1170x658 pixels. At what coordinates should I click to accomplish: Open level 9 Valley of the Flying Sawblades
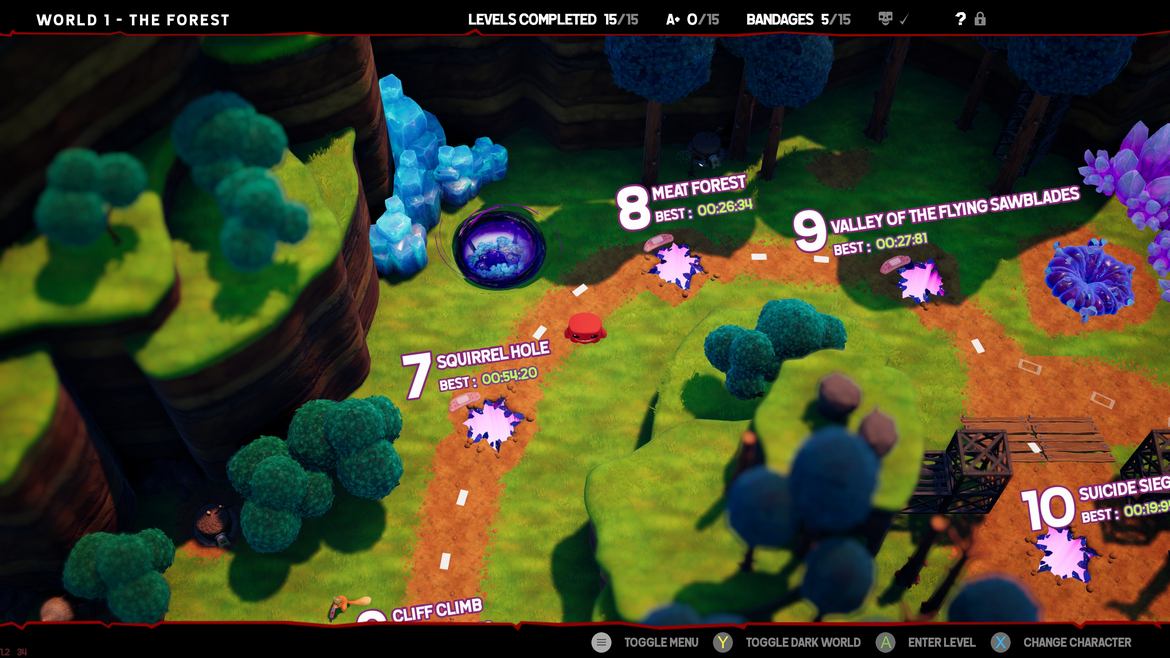click(920, 281)
